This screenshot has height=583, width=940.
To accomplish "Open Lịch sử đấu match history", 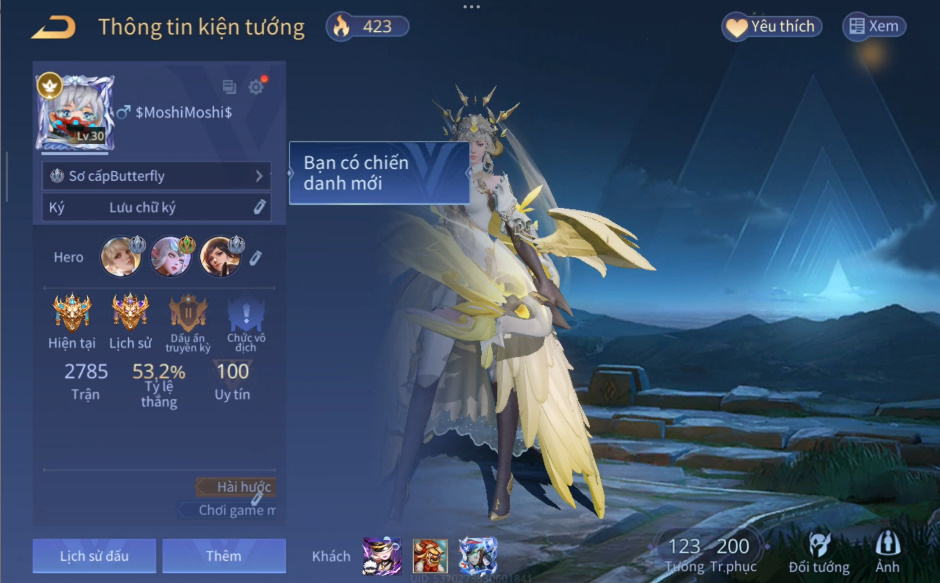I will [94, 556].
